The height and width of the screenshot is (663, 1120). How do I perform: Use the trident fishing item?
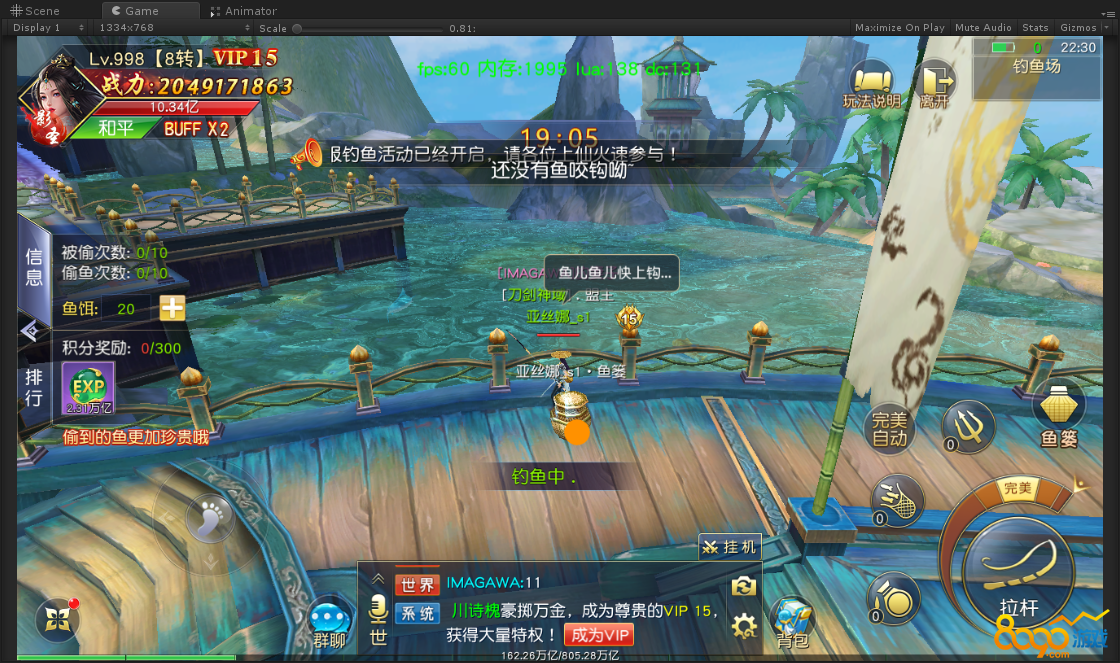(967, 426)
